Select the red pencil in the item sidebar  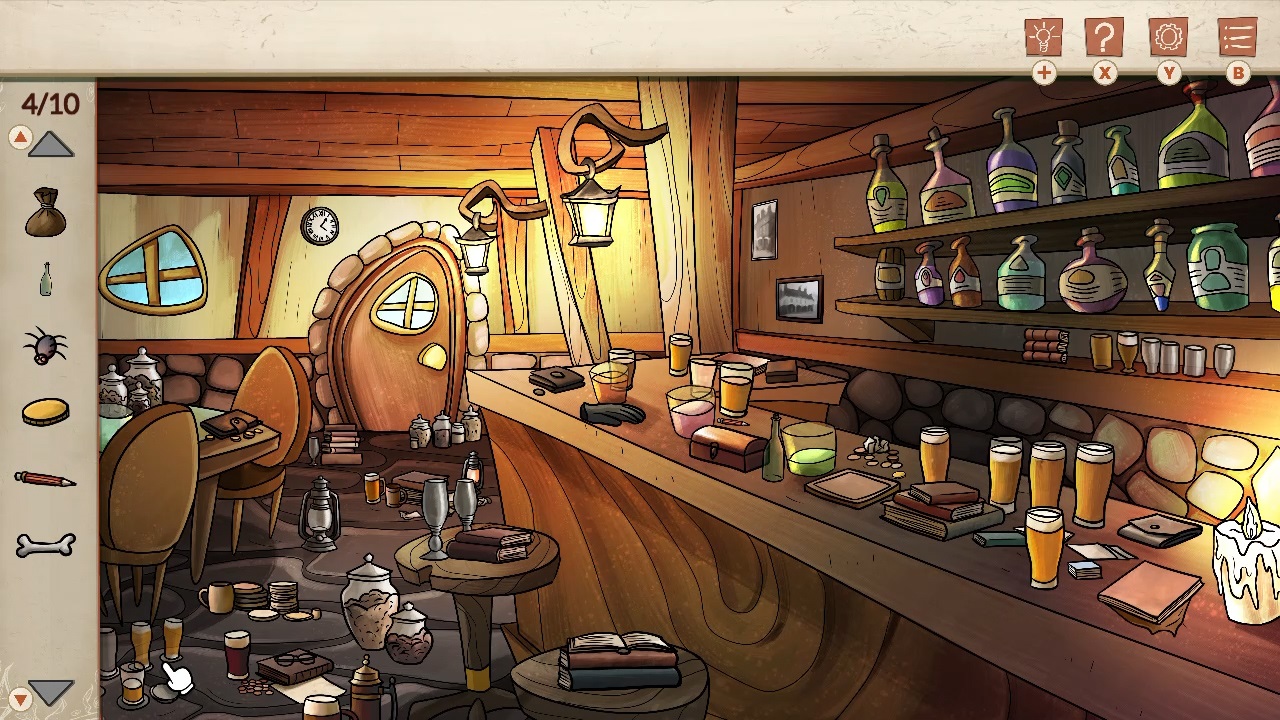pos(44,477)
